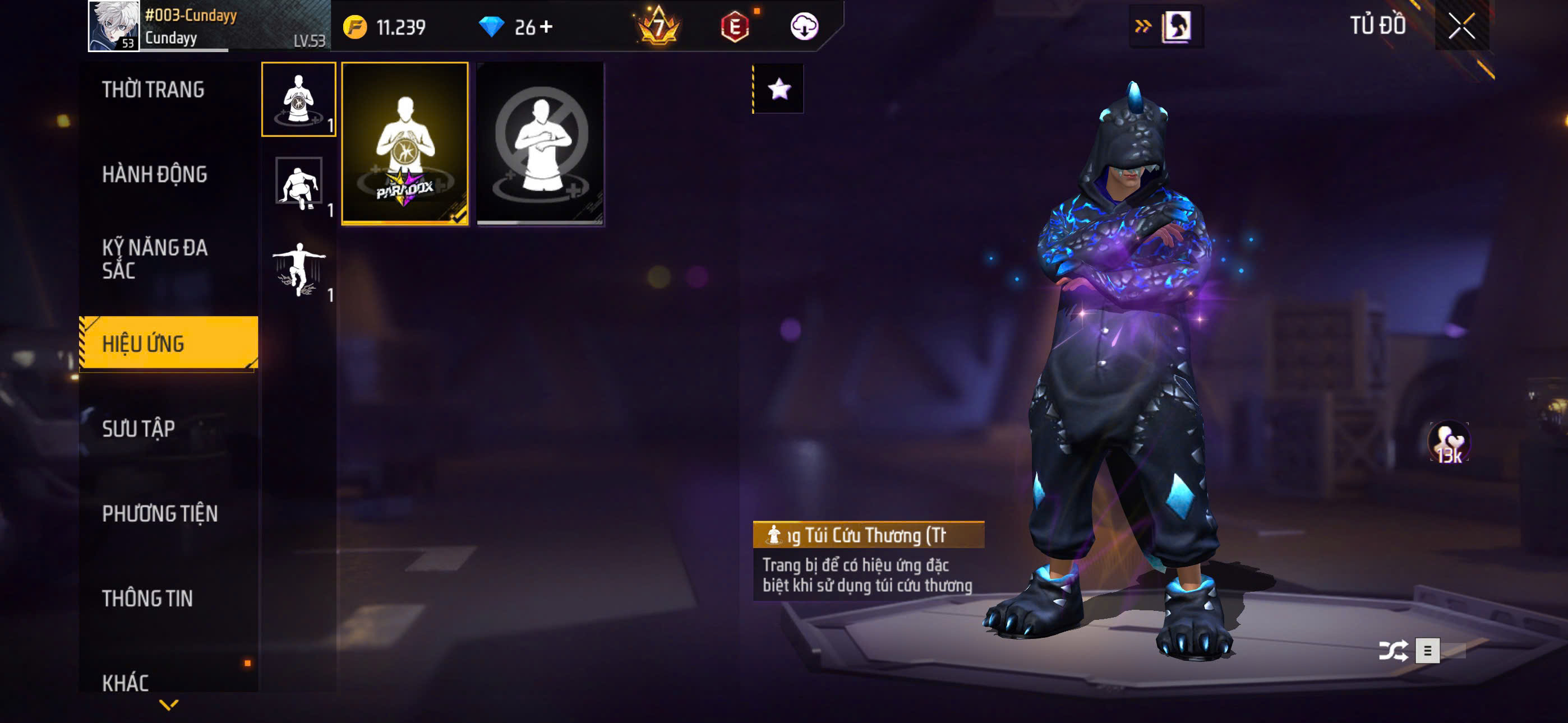The width and height of the screenshot is (1568, 723).
Task: Add diamonds with the plus button
Action: click(546, 27)
